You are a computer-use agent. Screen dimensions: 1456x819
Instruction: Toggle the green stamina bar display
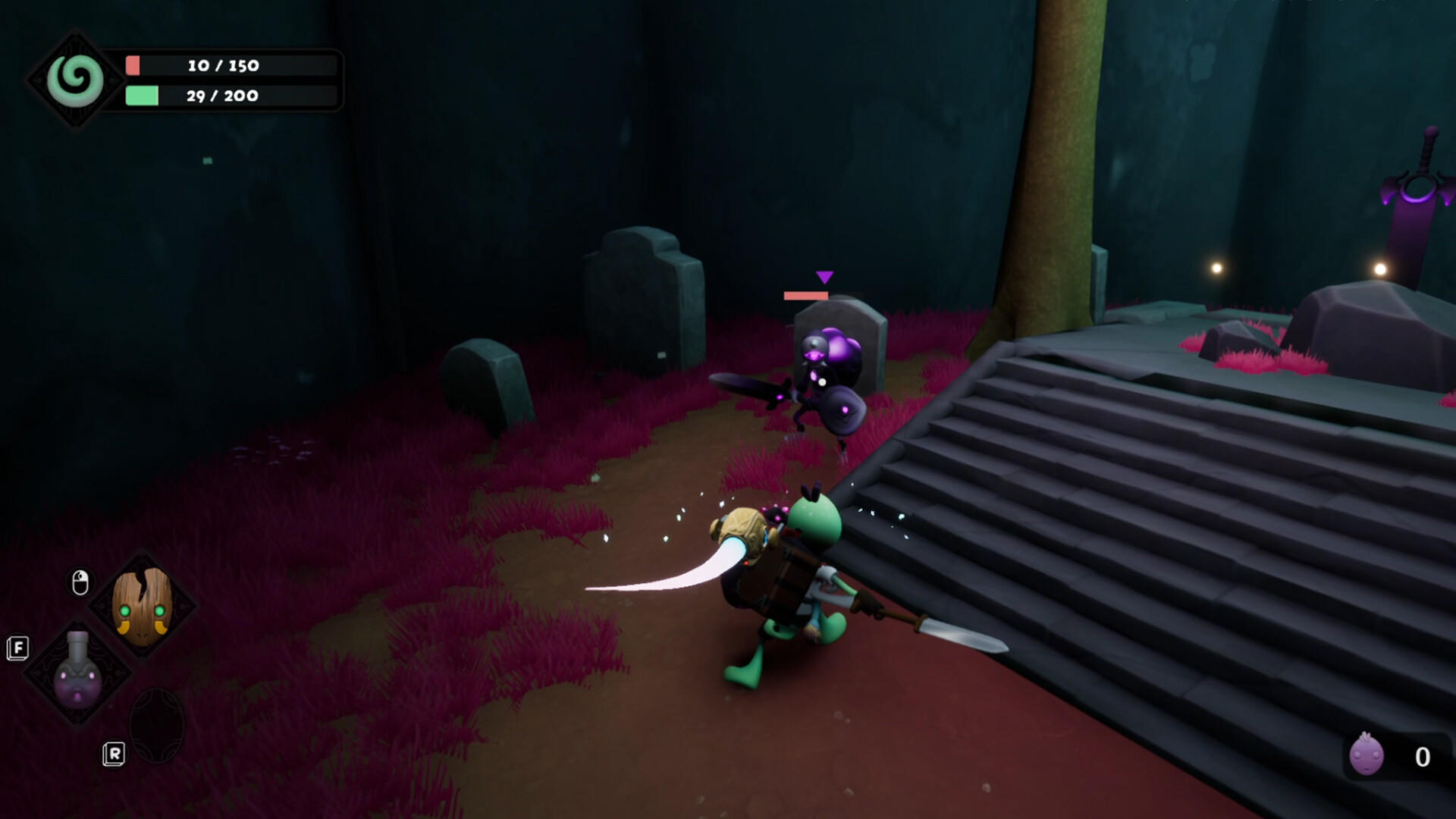(227, 96)
